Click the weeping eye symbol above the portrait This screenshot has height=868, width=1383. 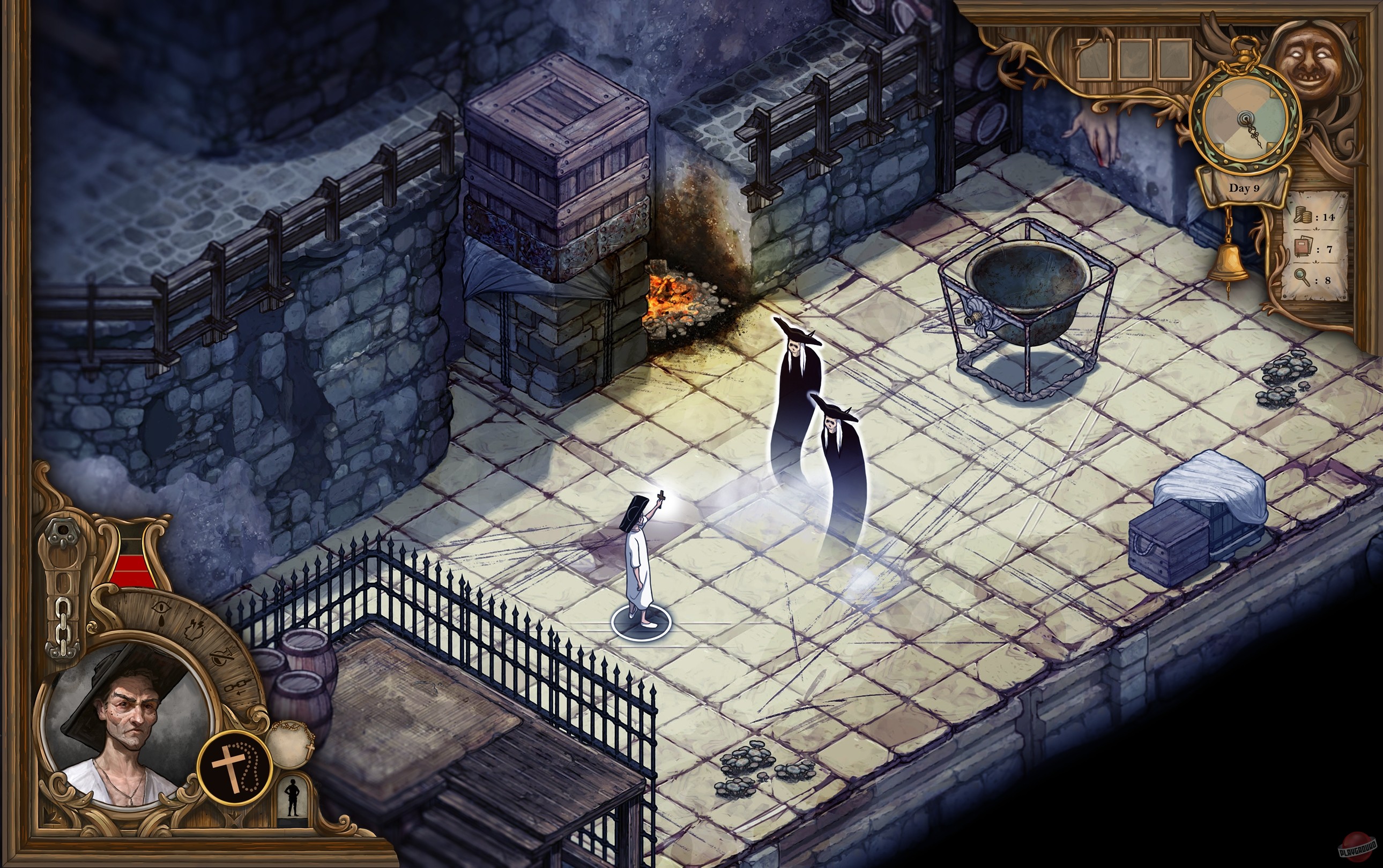click(x=161, y=610)
